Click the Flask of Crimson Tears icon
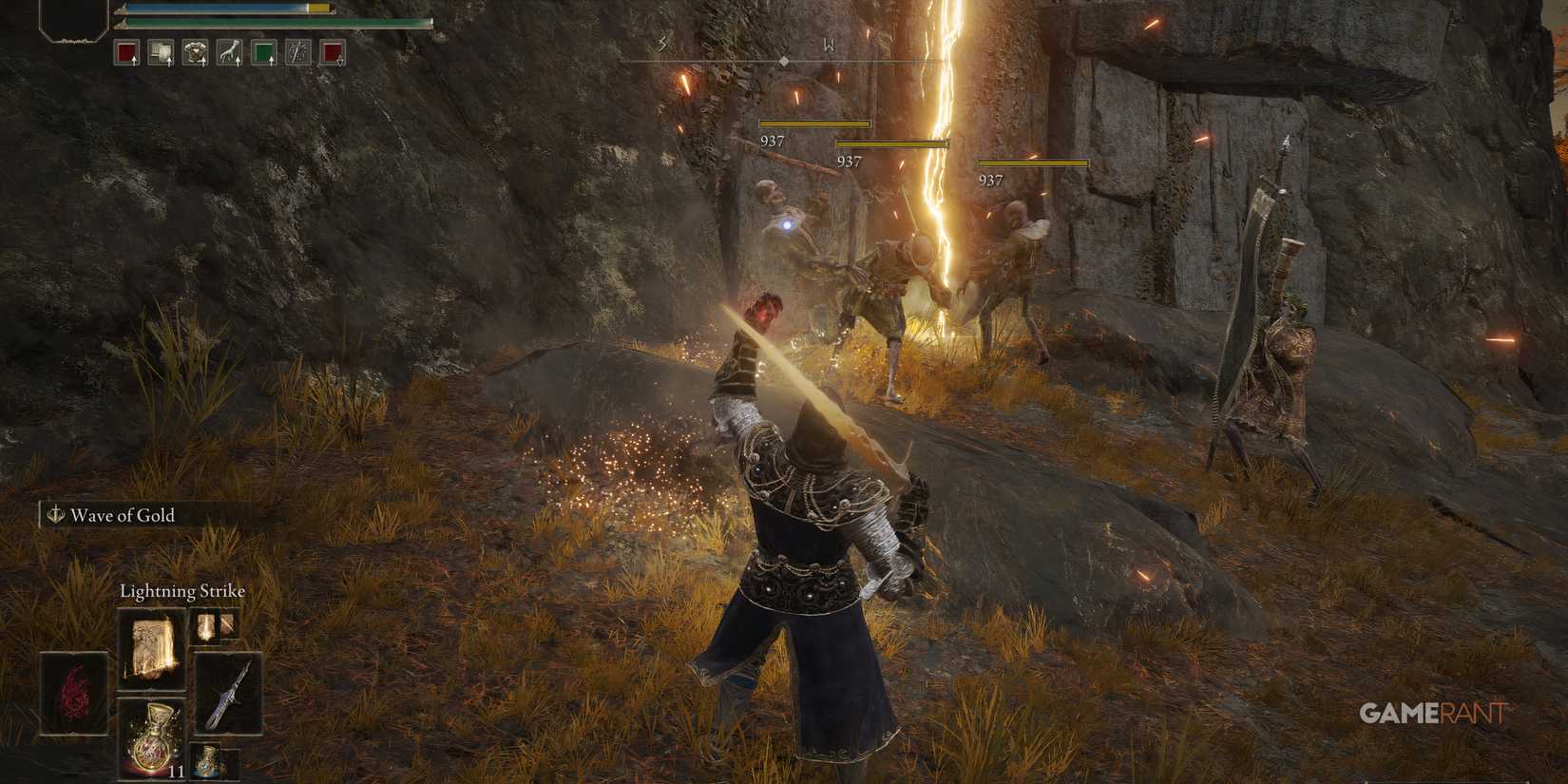 pyautogui.click(x=151, y=738)
